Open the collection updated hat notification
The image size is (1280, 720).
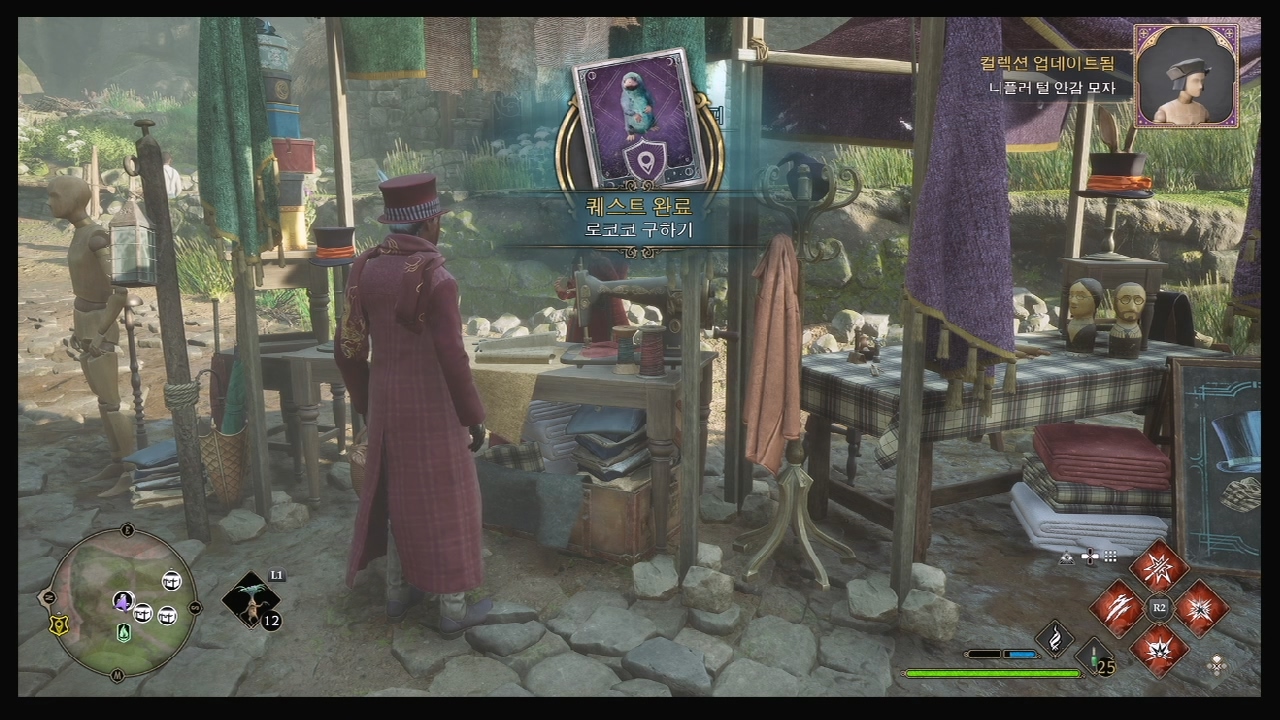click(1186, 75)
